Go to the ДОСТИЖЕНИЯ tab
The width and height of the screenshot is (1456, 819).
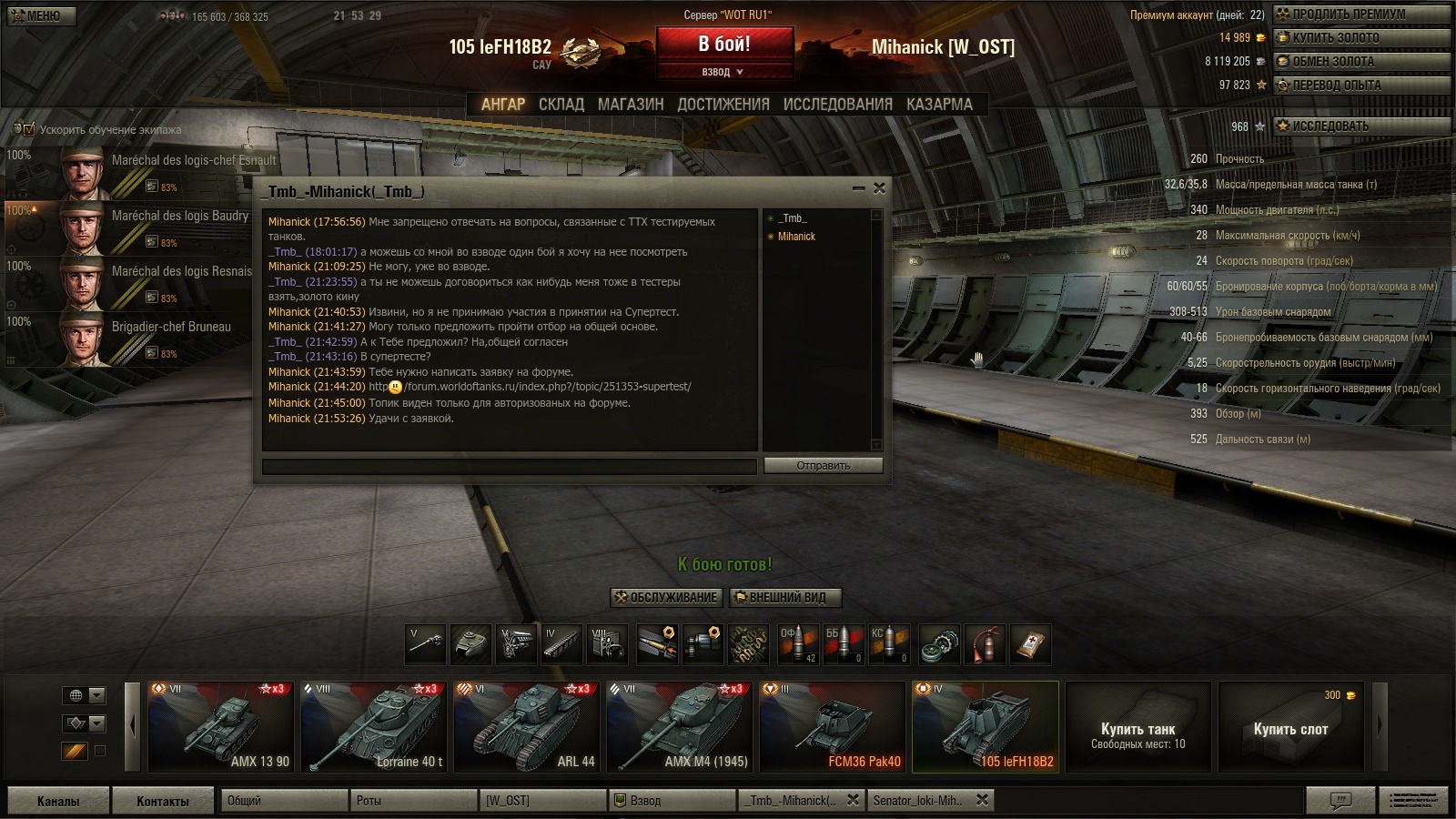723,105
